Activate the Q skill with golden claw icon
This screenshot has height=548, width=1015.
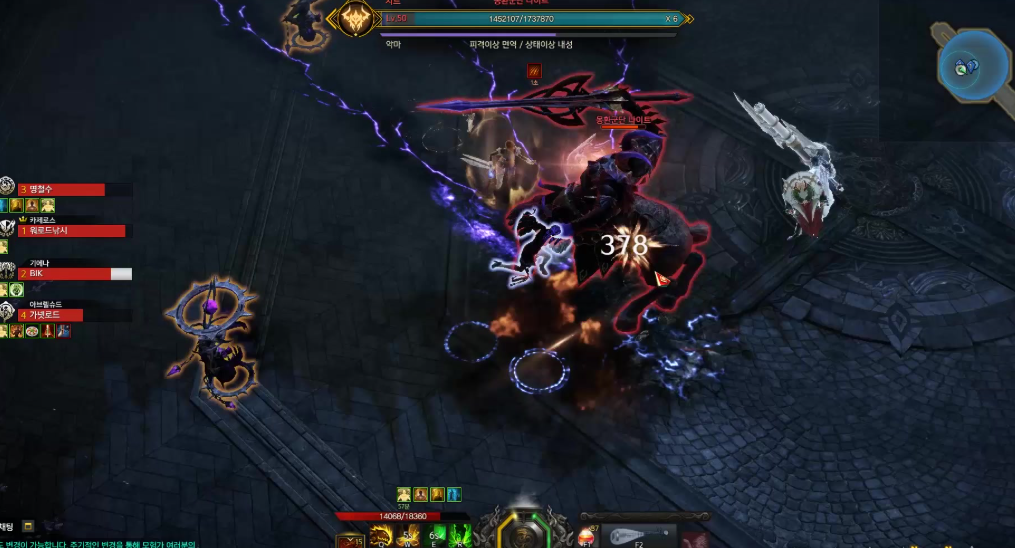coord(380,539)
